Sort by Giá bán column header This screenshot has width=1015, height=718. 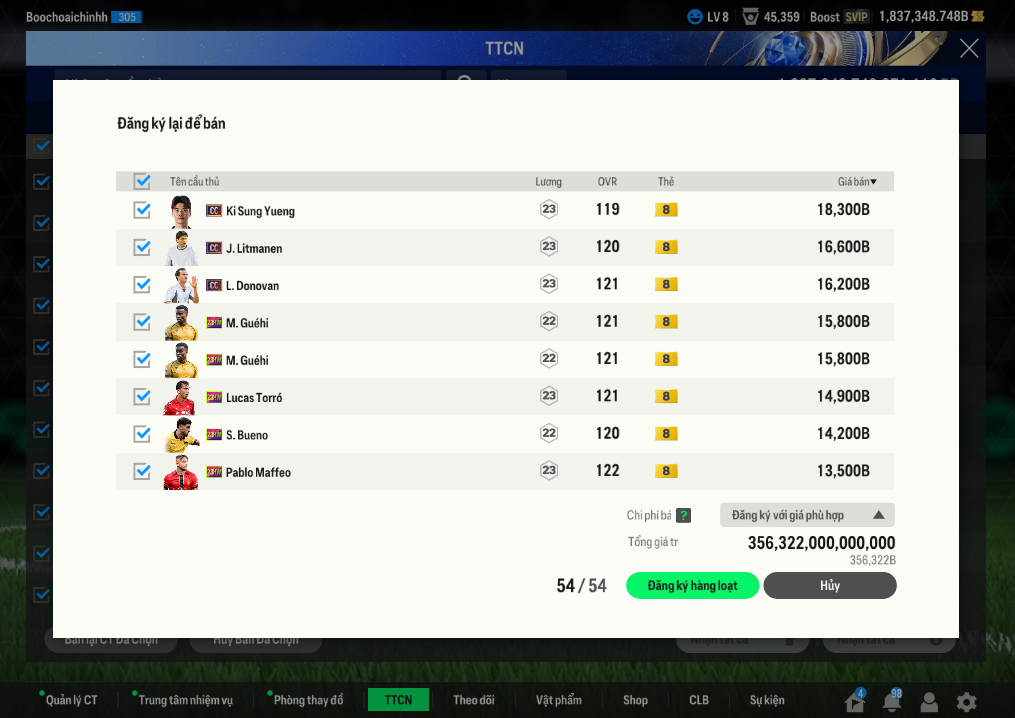tap(857, 182)
